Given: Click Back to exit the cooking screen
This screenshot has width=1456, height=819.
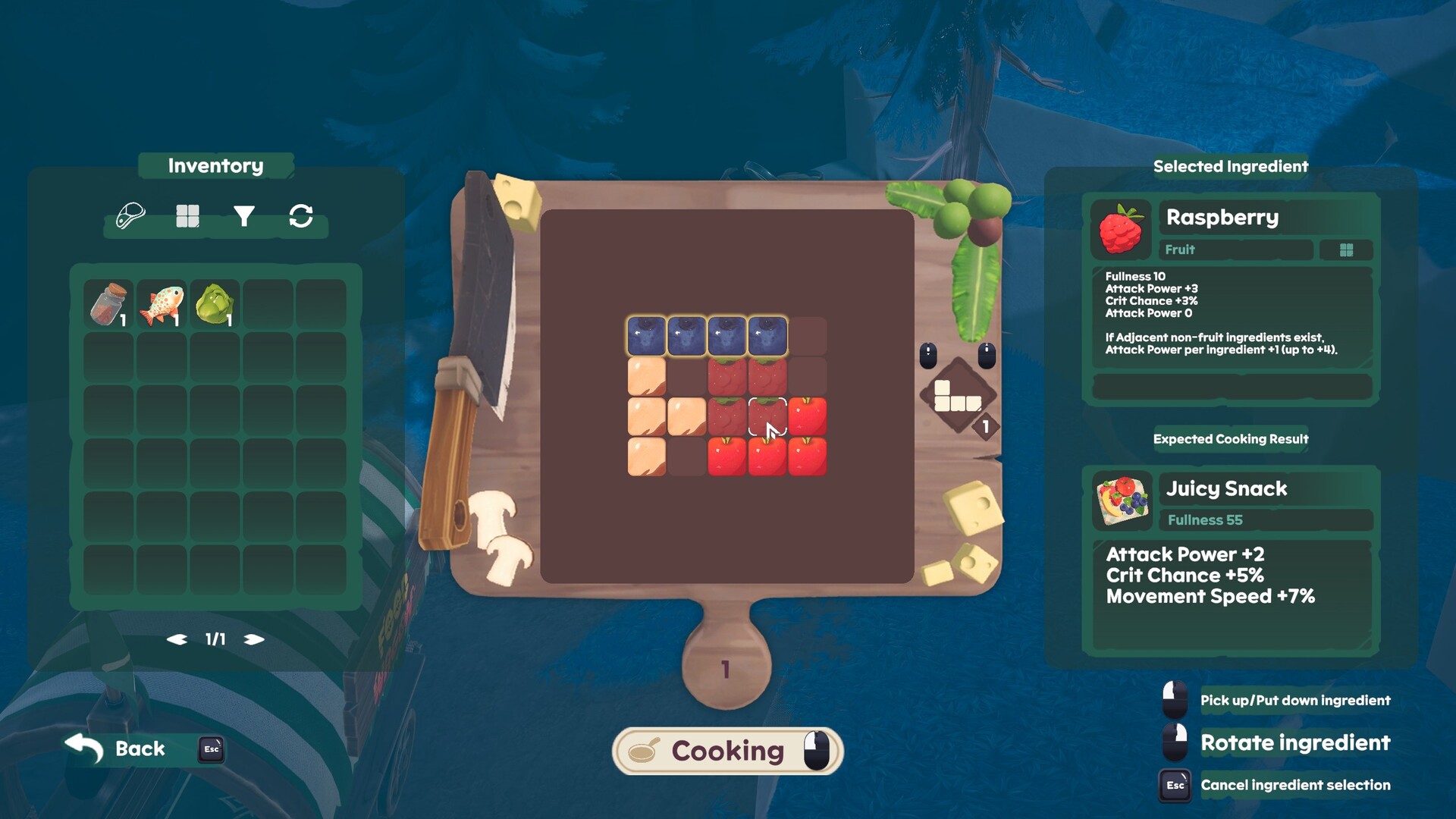Looking at the screenshot, I should pyautogui.click(x=139, y=749).
